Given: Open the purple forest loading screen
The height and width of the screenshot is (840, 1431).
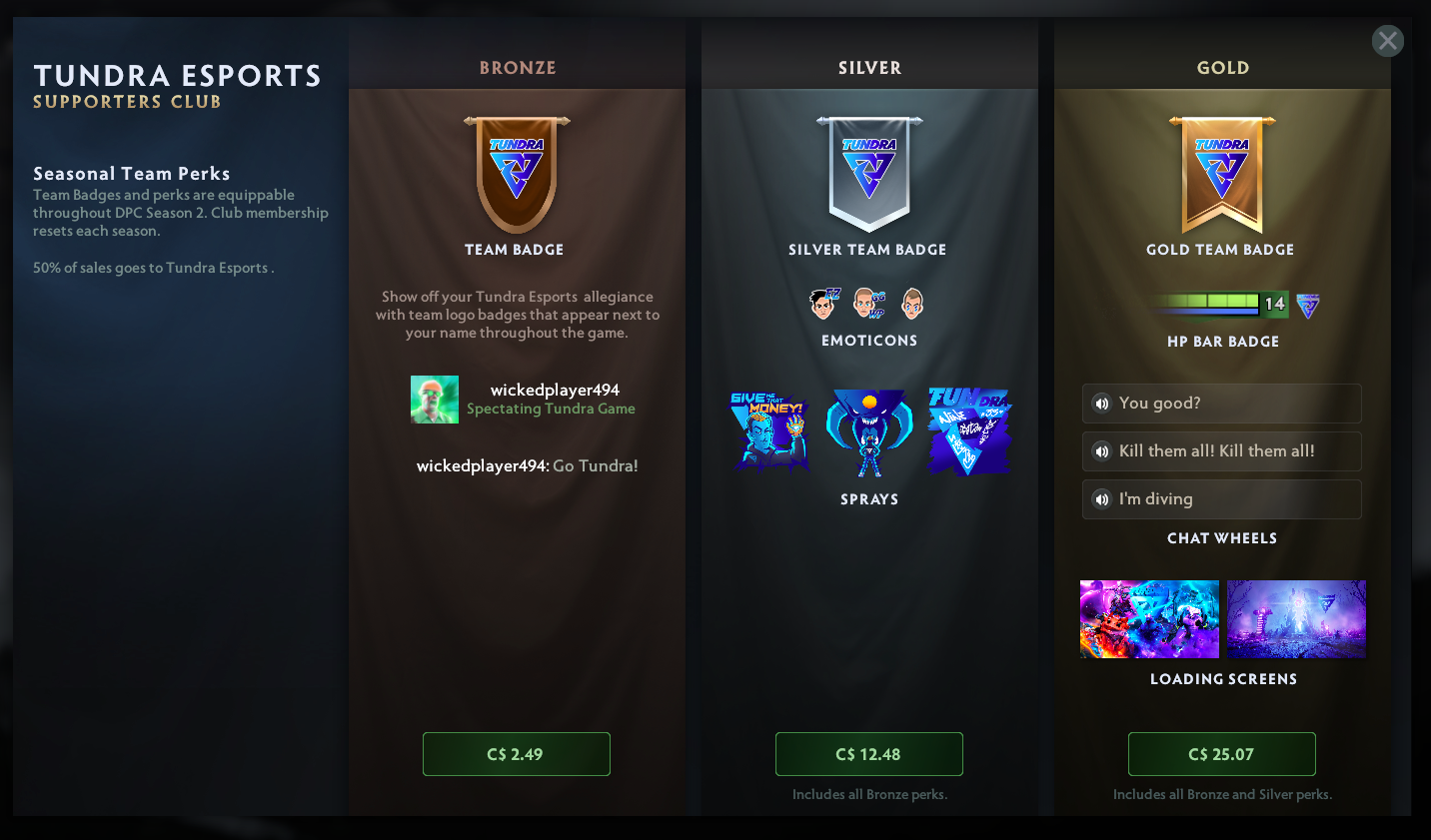Looking at the screenshot, I should tap(1296, 619).
